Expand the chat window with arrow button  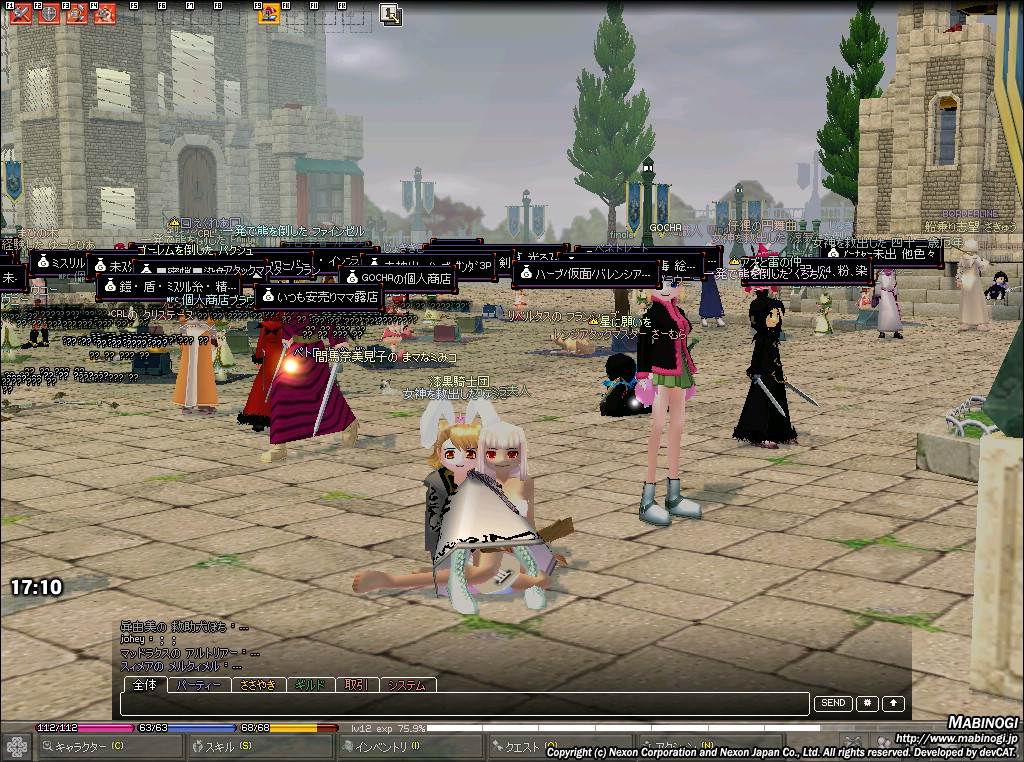(x=893, y=704)
